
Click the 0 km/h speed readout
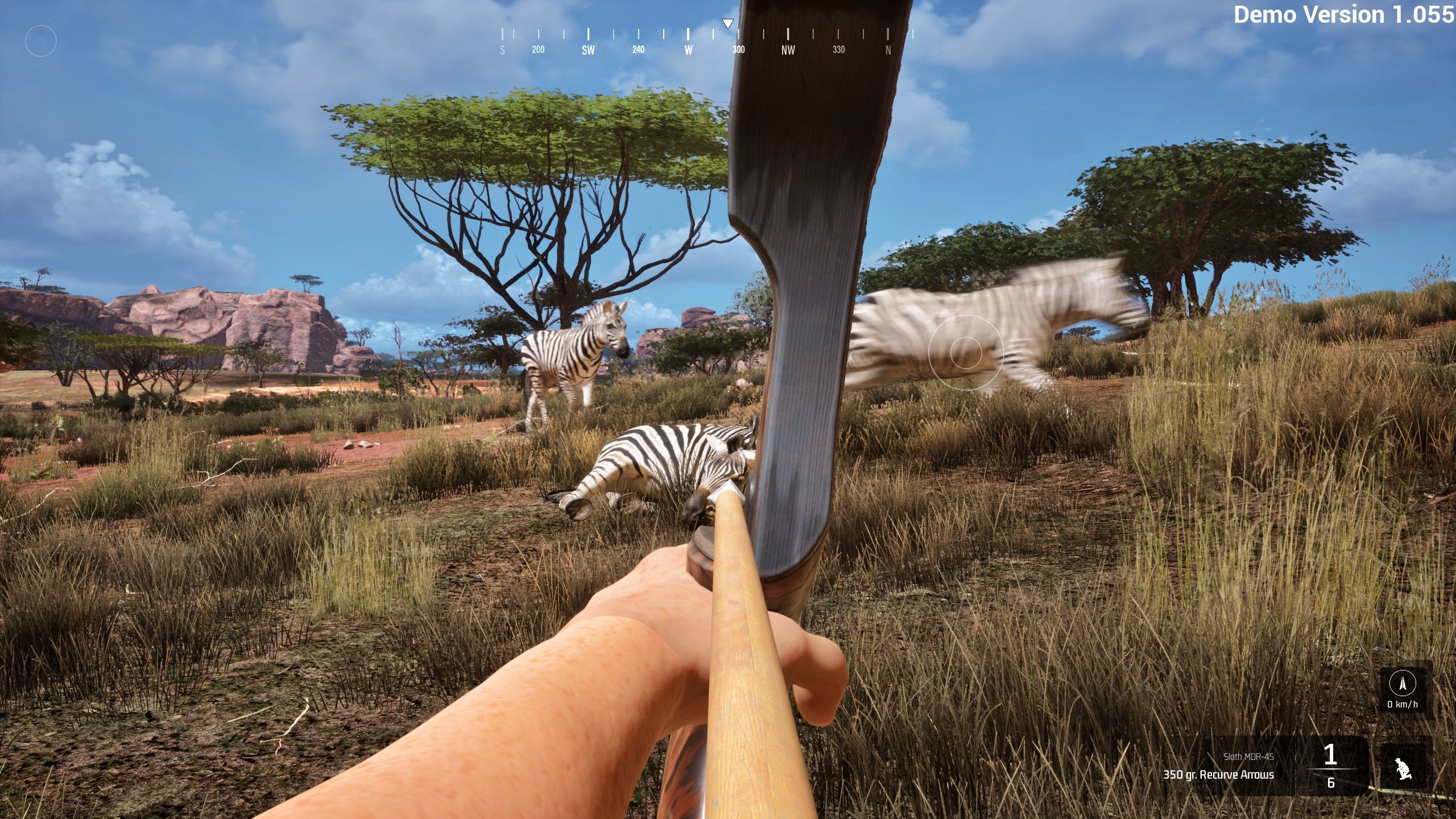pyautogui.click(x=1403, y=704)
